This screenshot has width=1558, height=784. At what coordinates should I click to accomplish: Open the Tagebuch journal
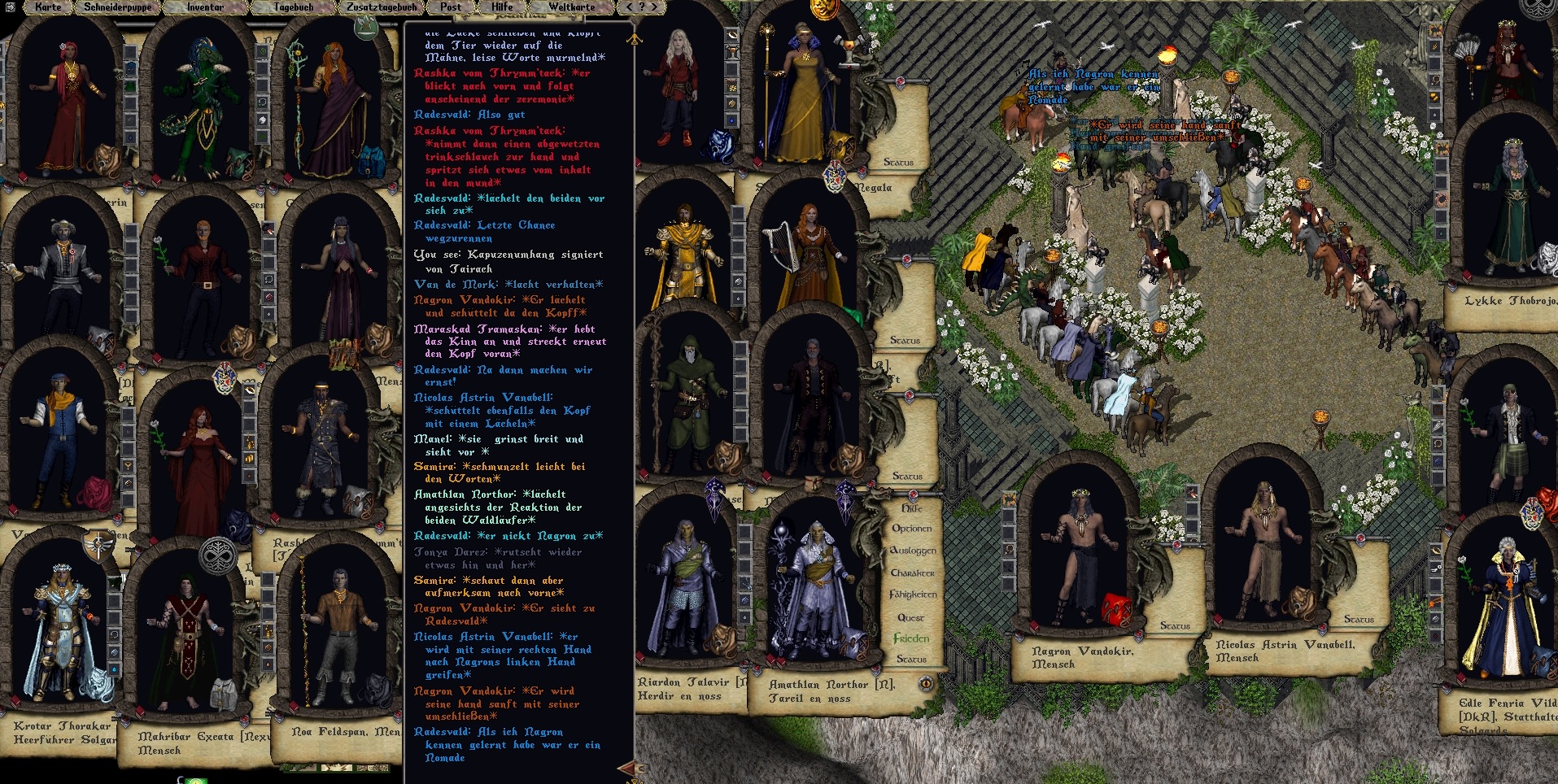click(294, 7)
